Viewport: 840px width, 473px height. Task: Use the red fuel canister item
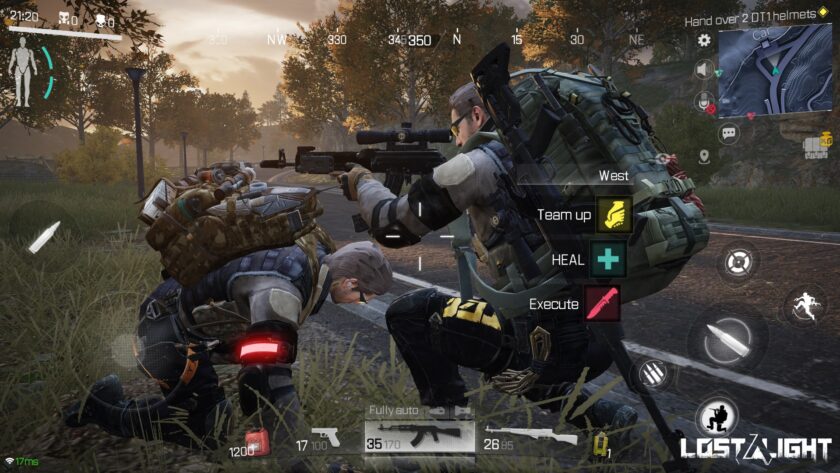(256, 440)
